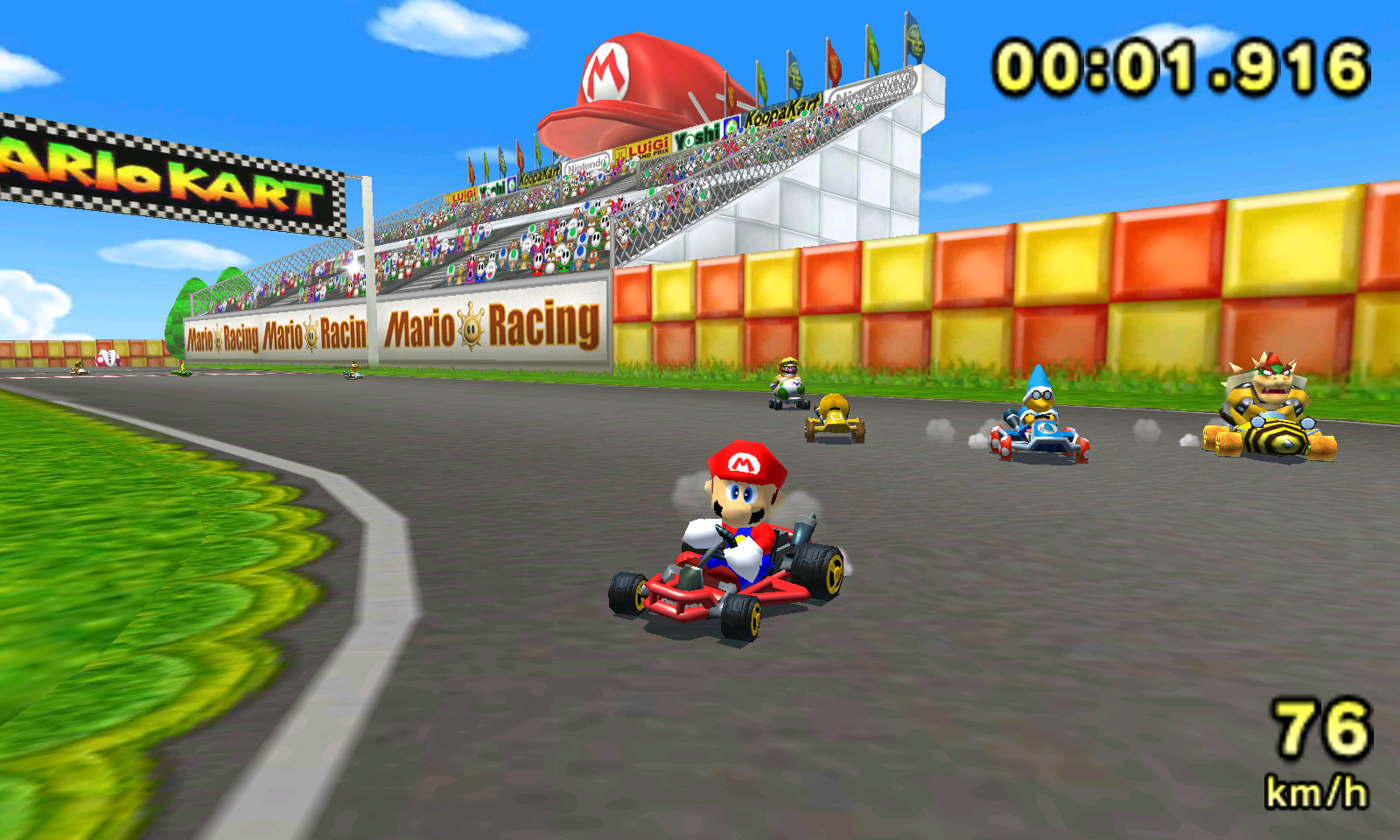Click the Yoshi banner above the crowd
Viewport: 1400px width, 840px height.
pyautogui.click(x=697, y=135)
